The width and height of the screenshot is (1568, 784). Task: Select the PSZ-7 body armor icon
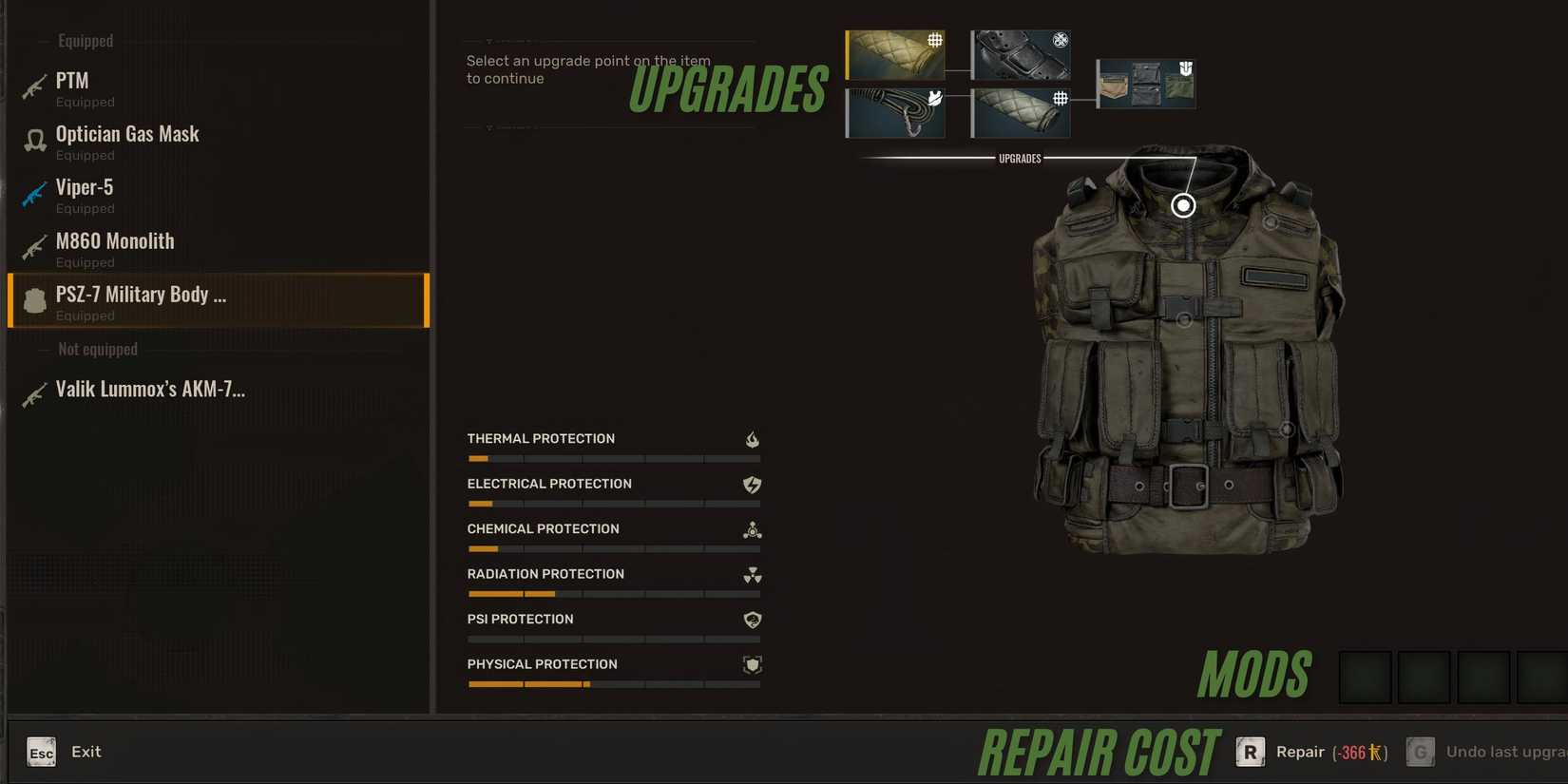[34, 300]
